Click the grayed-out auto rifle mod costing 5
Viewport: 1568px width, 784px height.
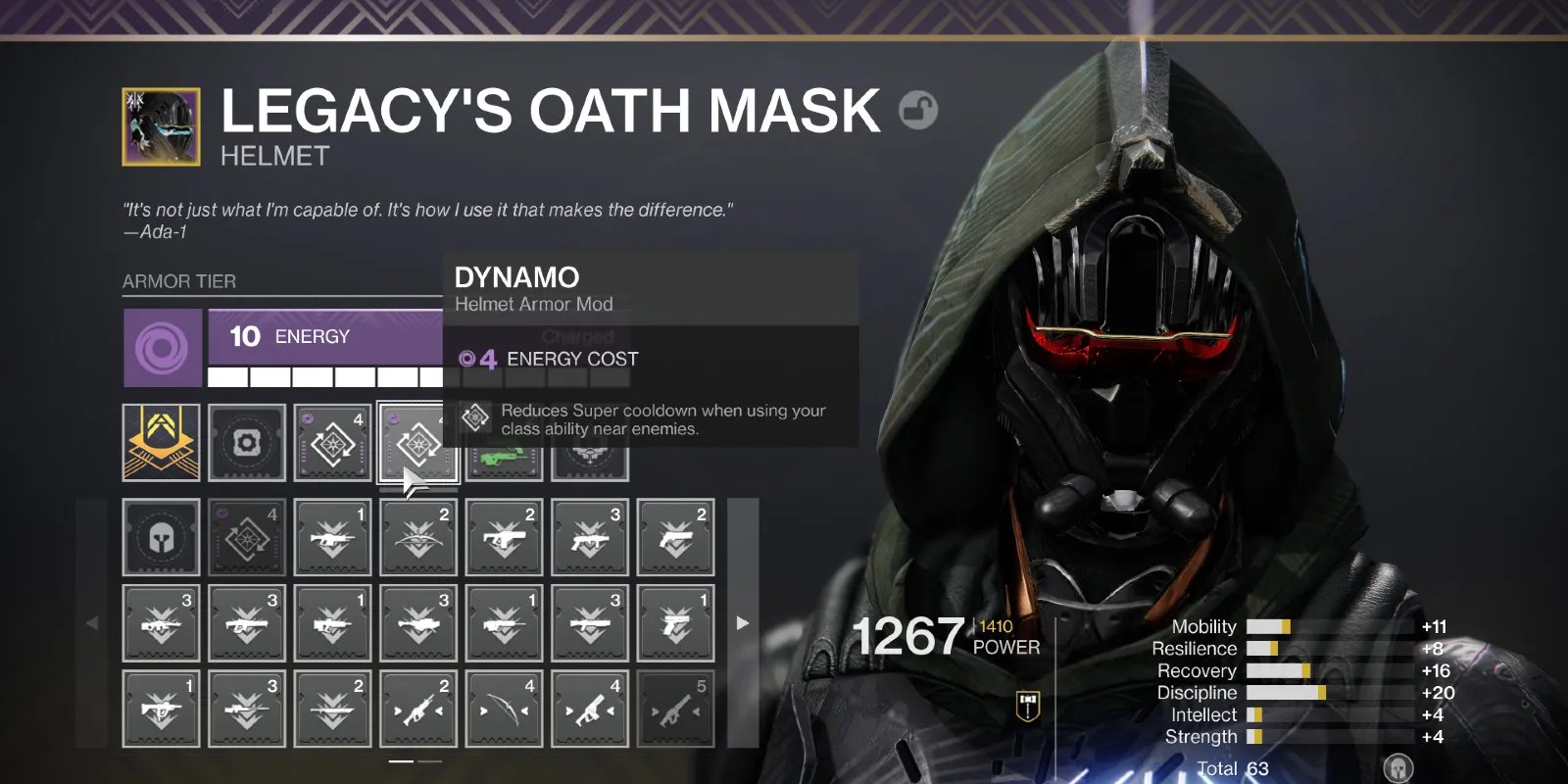point(674,708)
